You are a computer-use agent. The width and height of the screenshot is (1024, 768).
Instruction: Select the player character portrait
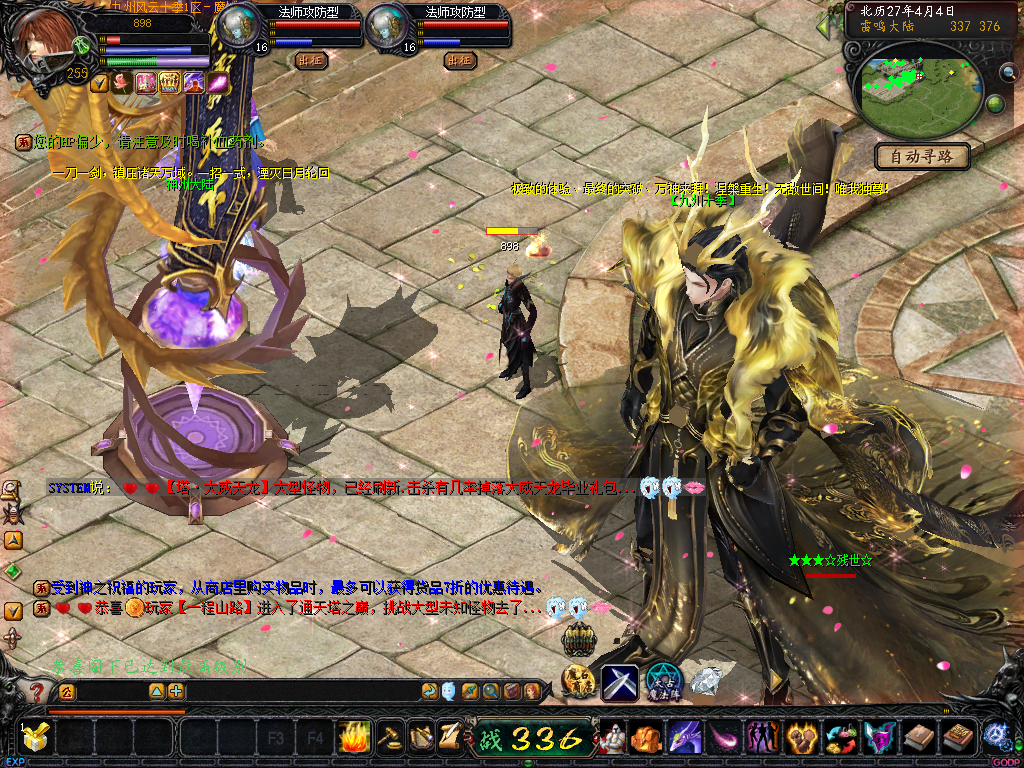click(x=47, y=38)
